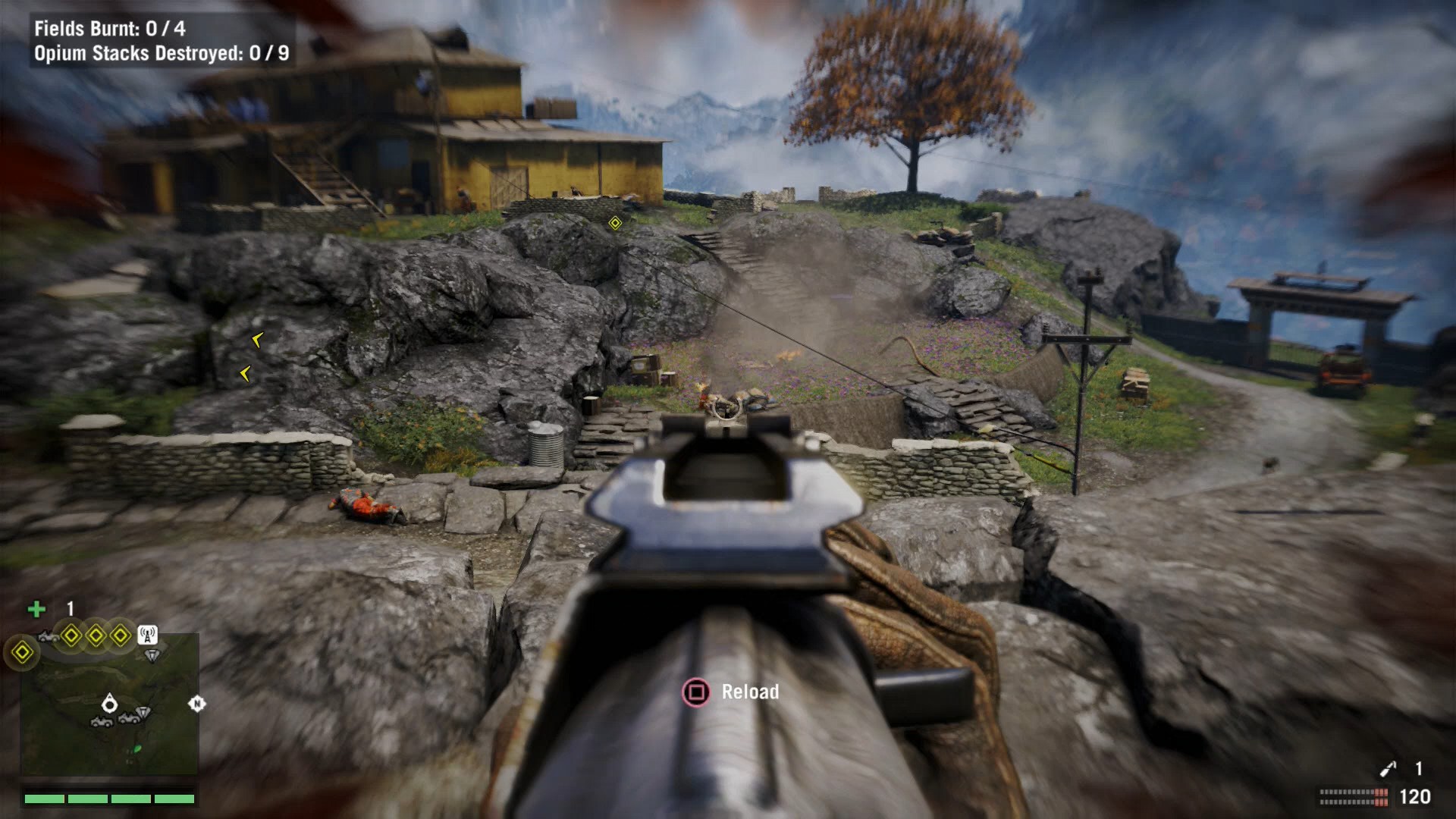This screenshot has width=1456, height=819.
Task: Select the throwable knife icon near ammo counter
Action: (x=1389, y=767)
